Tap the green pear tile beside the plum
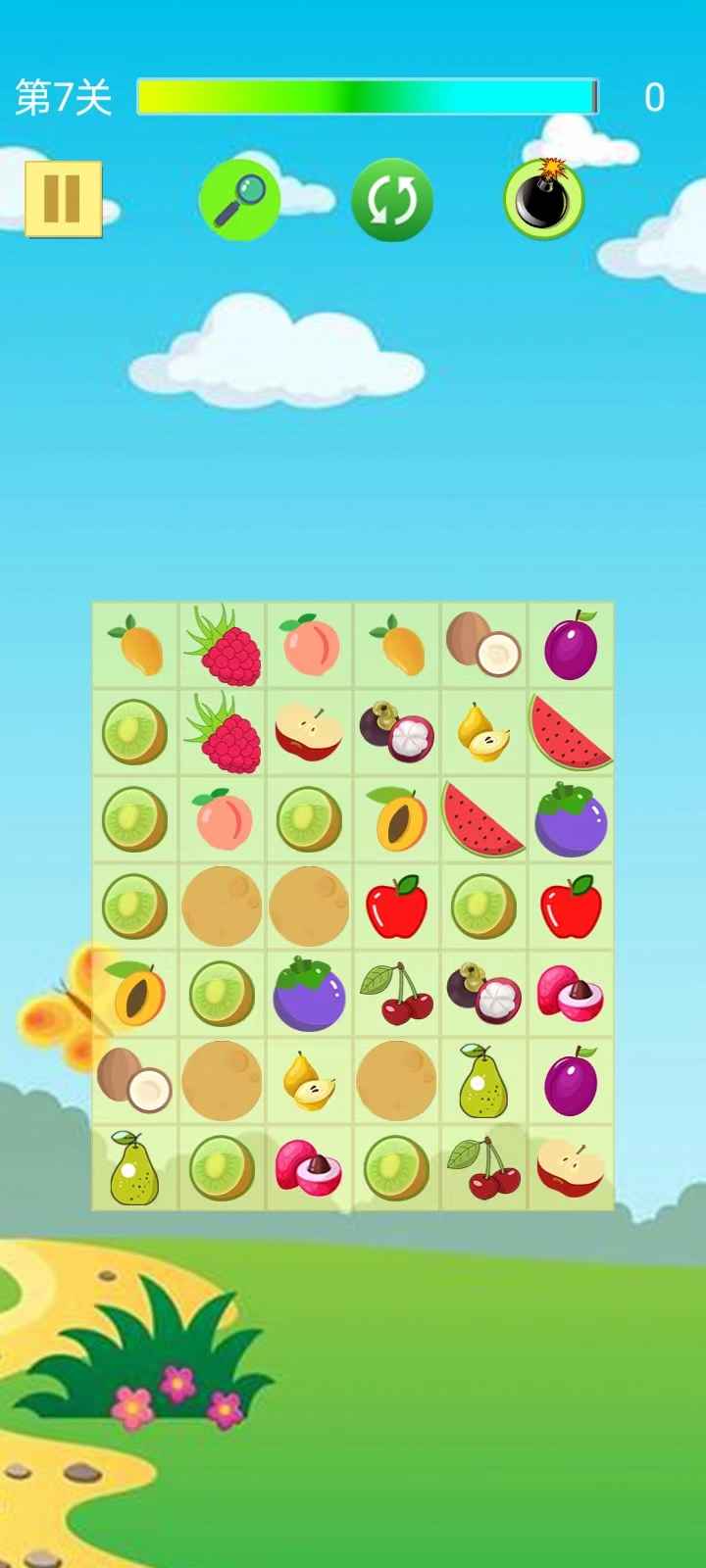This screenshot has height=1568, width=706. tap(483, 1081)
